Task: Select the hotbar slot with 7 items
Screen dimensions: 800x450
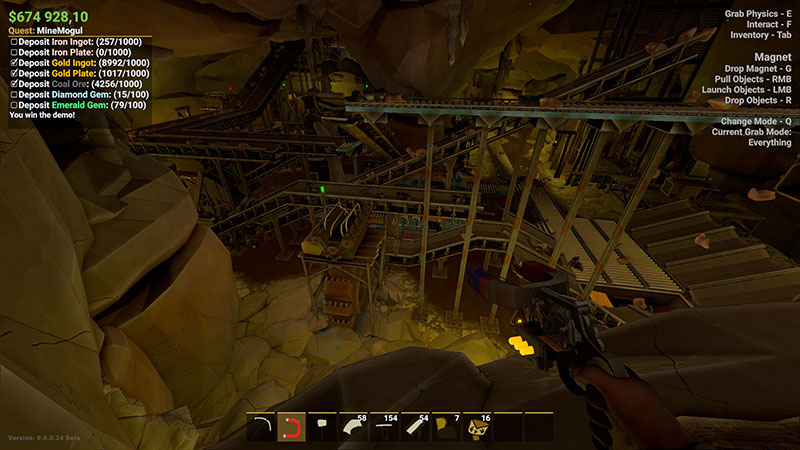Action: point(447,428)
